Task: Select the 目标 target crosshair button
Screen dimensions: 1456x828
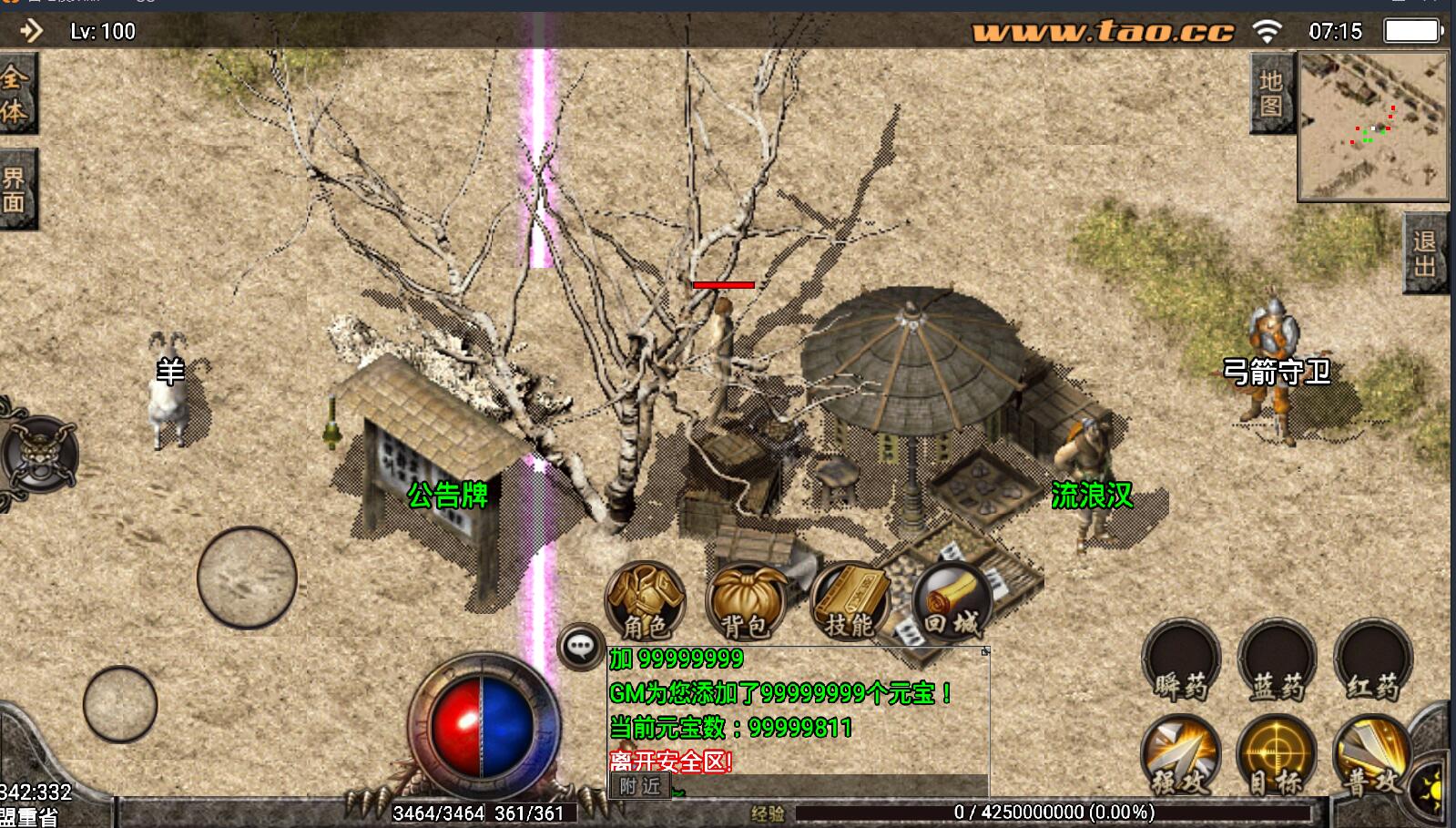Action: coord(1277,756)
